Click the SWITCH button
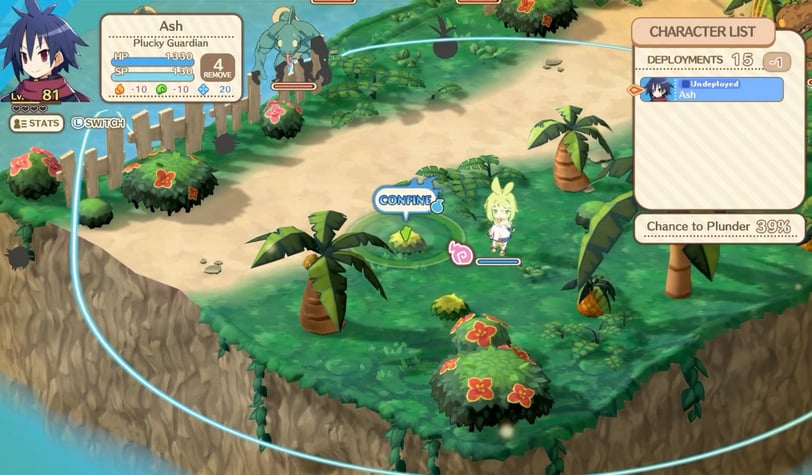Screen dimensions: 812x475 click(97, 123)
